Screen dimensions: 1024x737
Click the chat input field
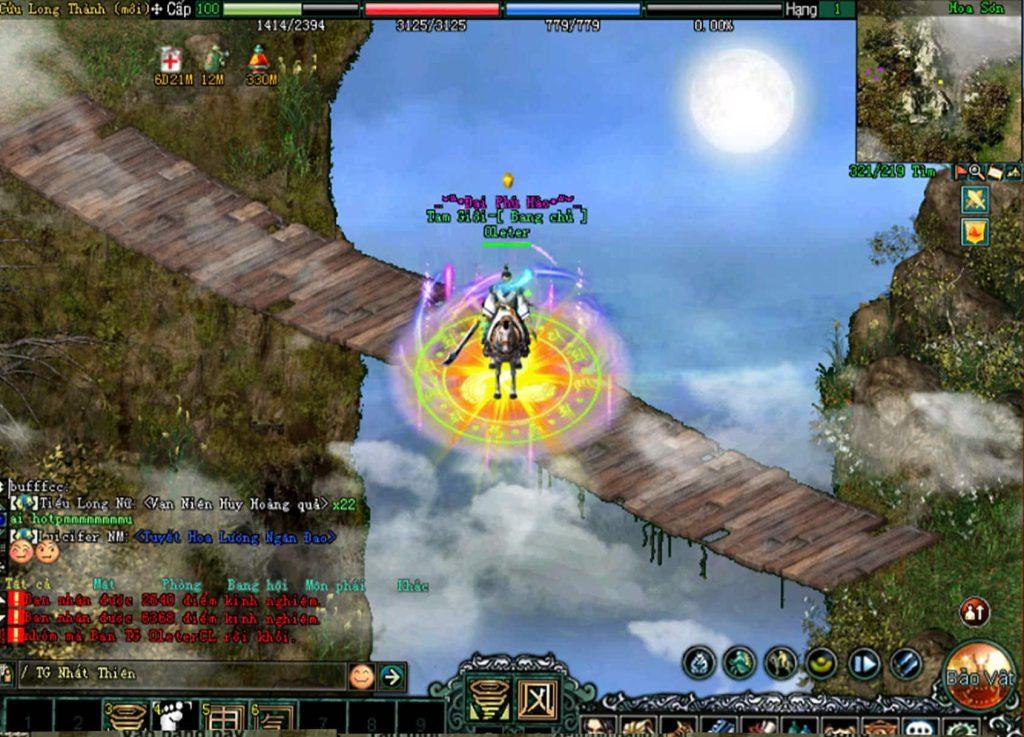click(x=180, y=674)
